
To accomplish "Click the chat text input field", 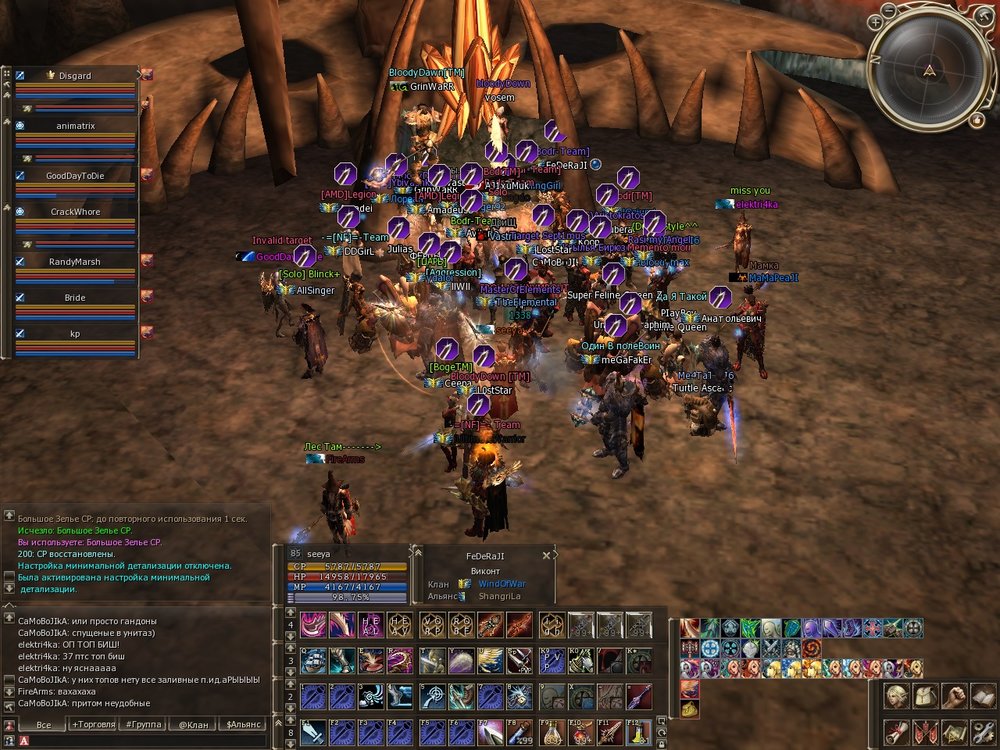I will [140, 740].
